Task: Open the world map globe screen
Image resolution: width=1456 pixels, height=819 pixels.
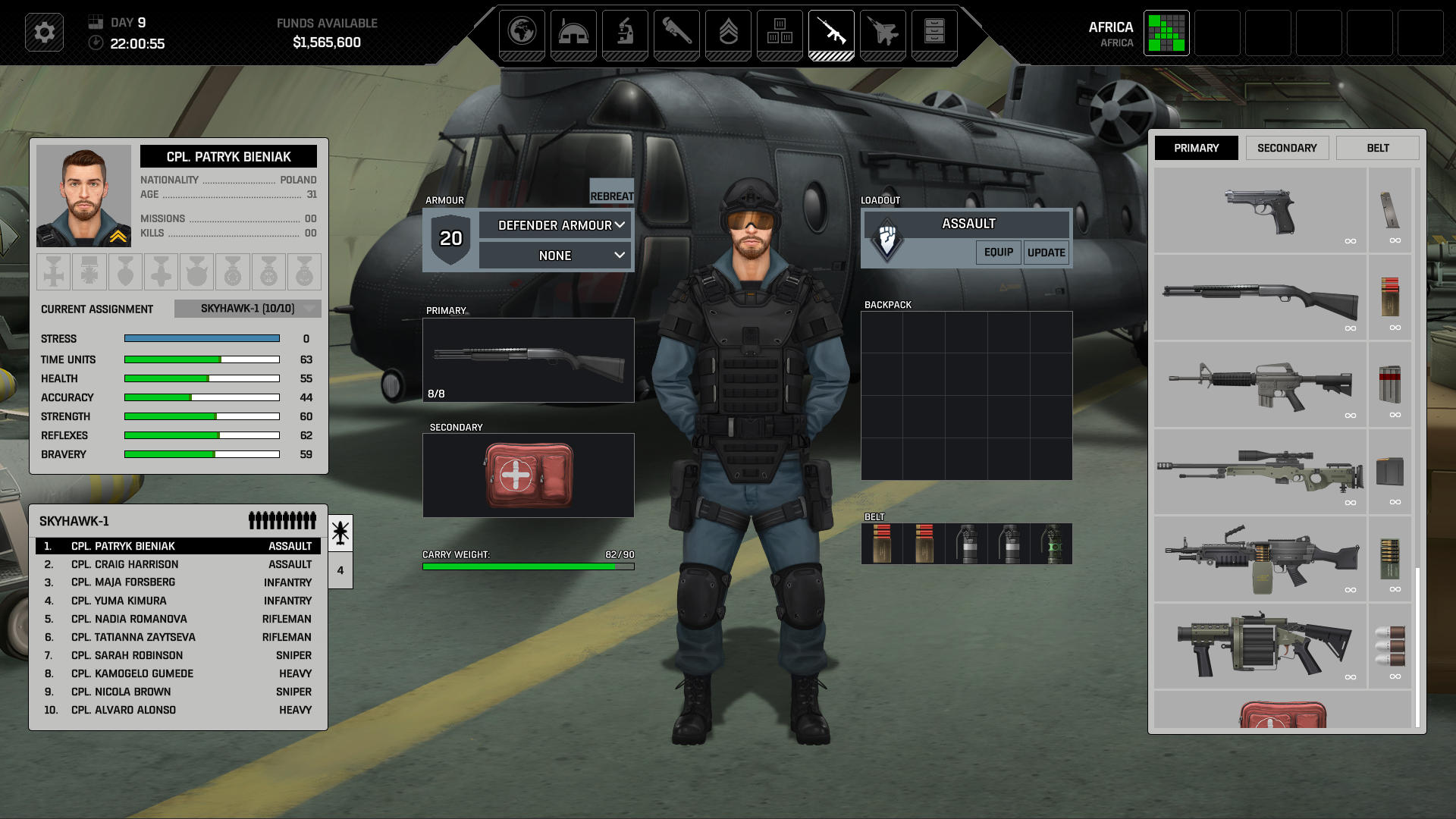Action: click(x=523, y=33)
